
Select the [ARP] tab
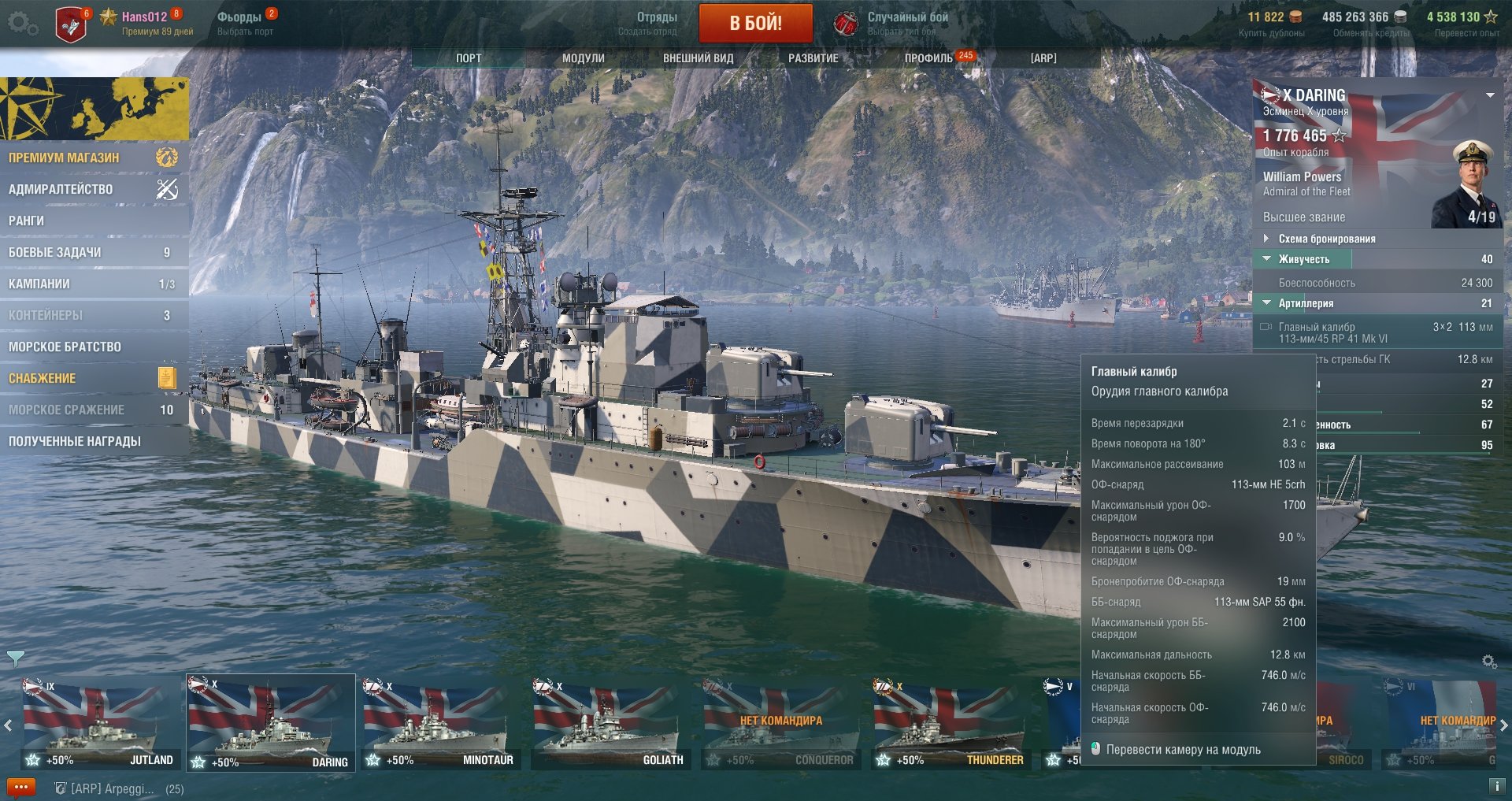click(1043, 58)
